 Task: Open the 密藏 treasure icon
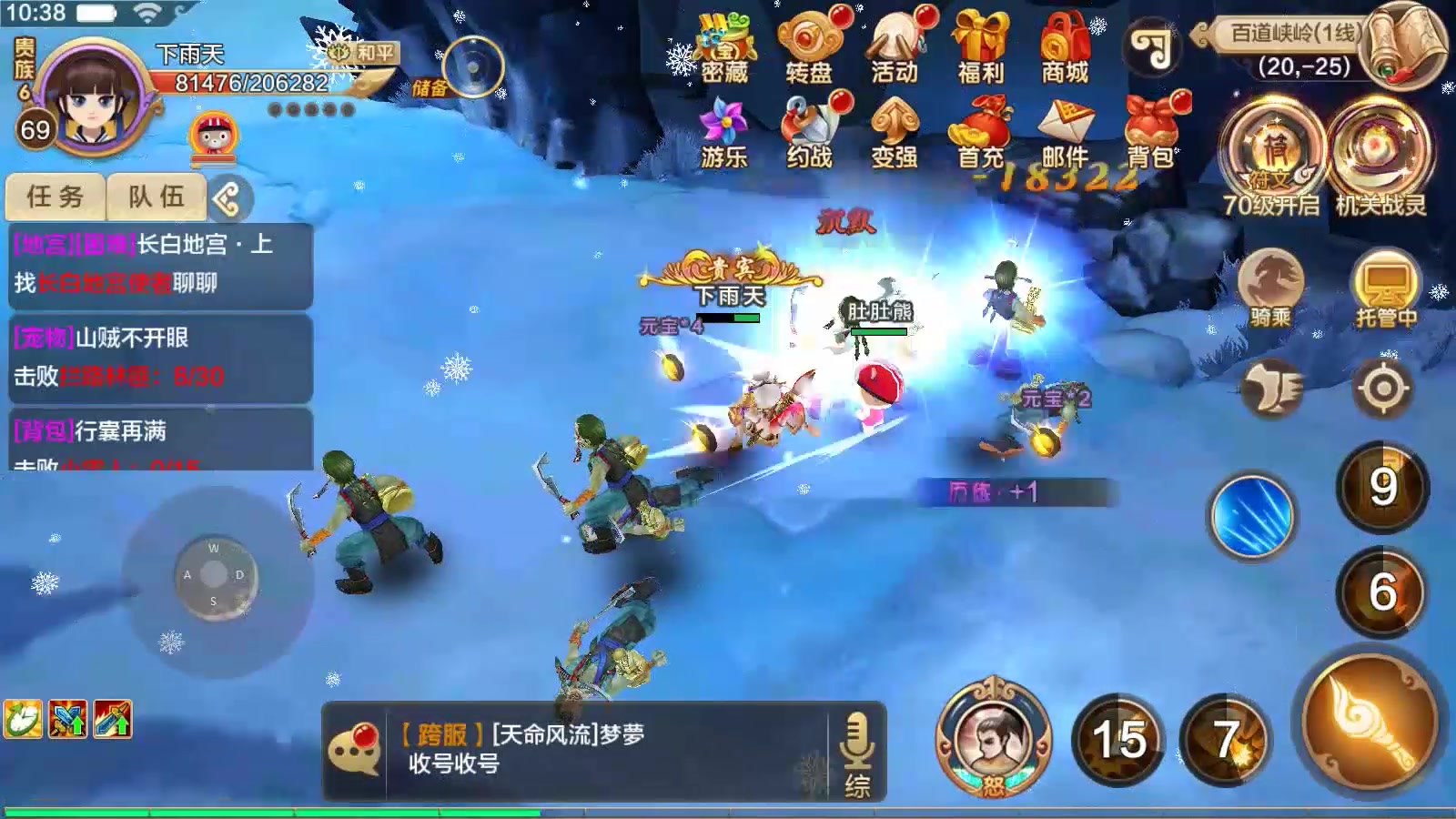723,45
